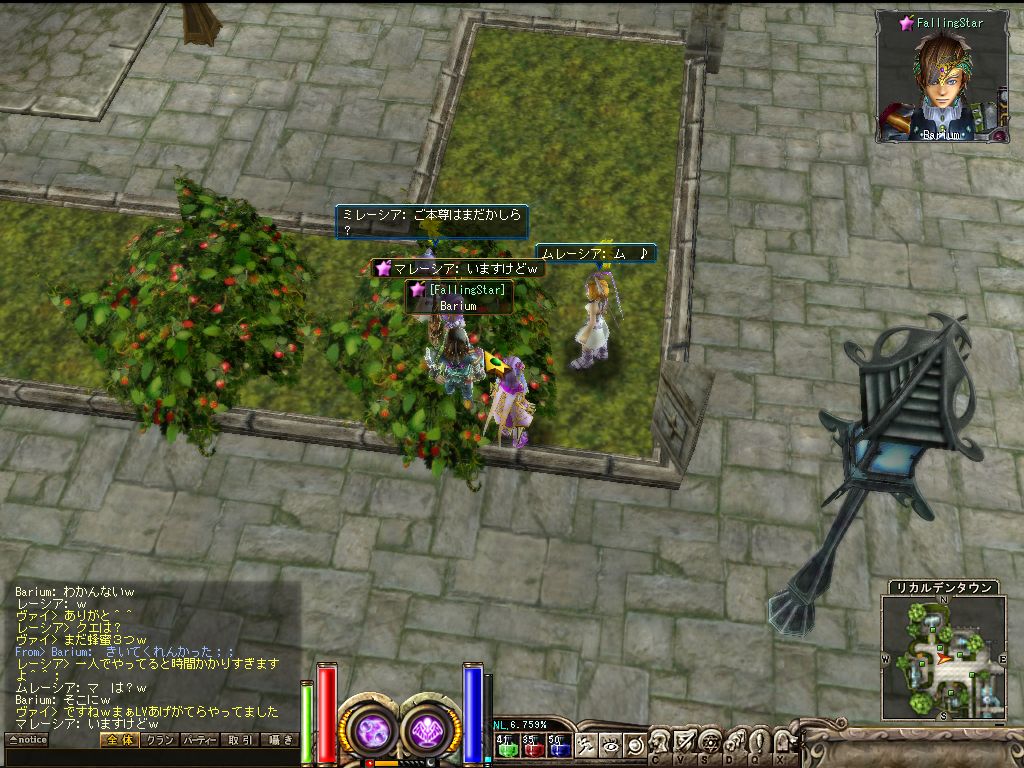Click the notice button in chat
The width and height of the screenshot is (1024, 768).
point(27,740)
